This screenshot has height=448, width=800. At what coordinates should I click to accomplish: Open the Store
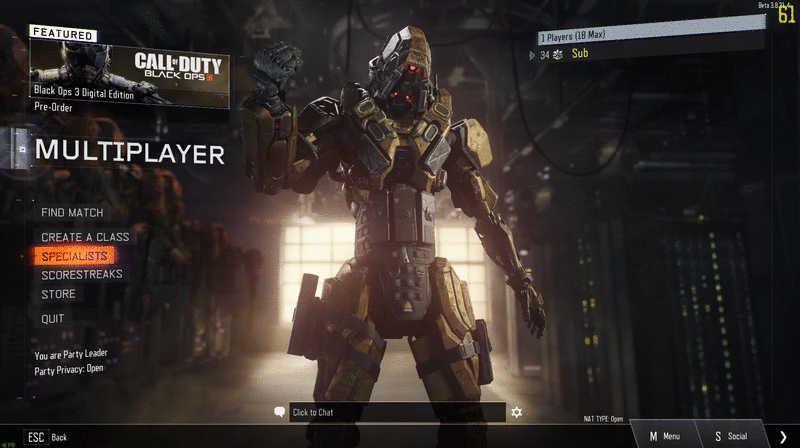click(58, 294)
